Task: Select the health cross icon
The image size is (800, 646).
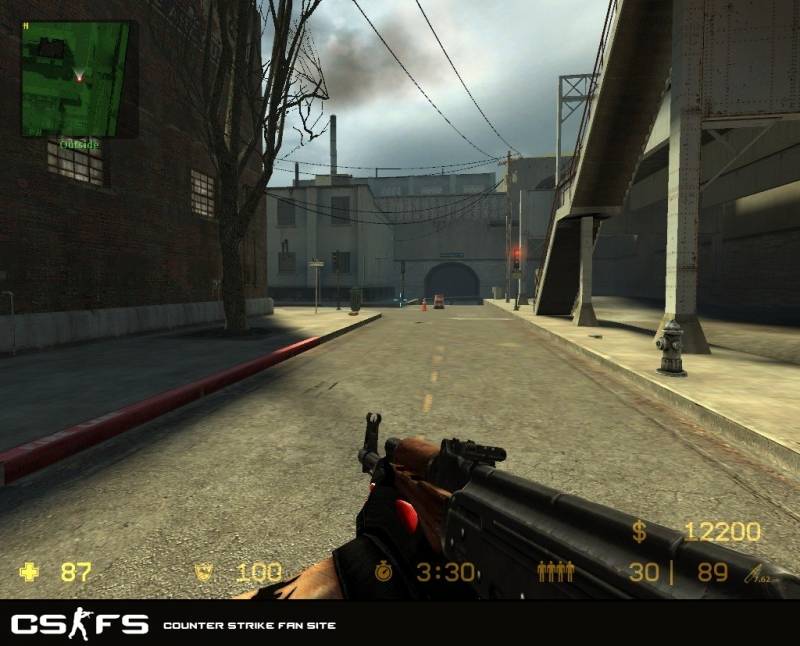Action: pyautogui.click(x=31, y=572)
